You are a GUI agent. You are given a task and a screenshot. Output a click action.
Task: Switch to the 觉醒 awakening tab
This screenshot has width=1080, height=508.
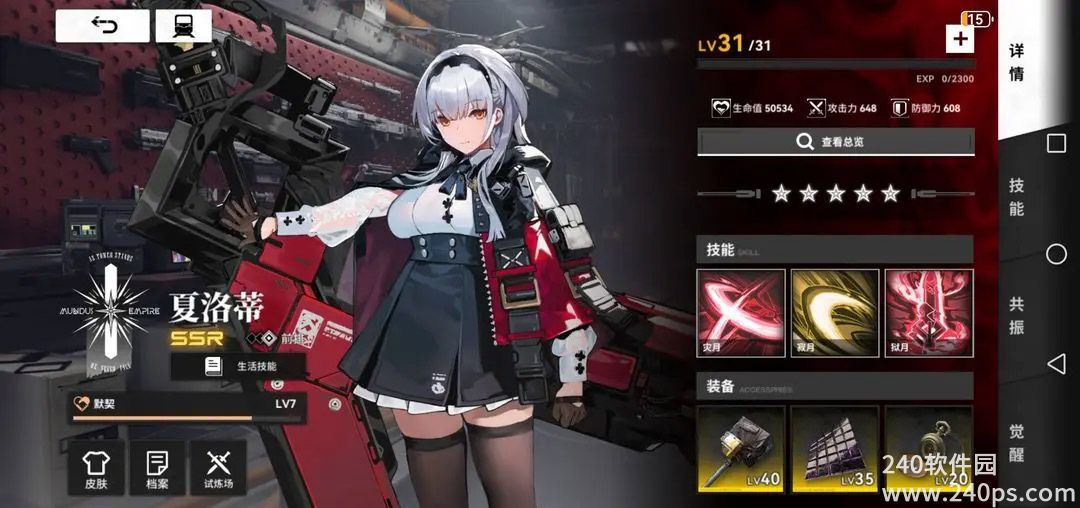(x=1016, y=442)
